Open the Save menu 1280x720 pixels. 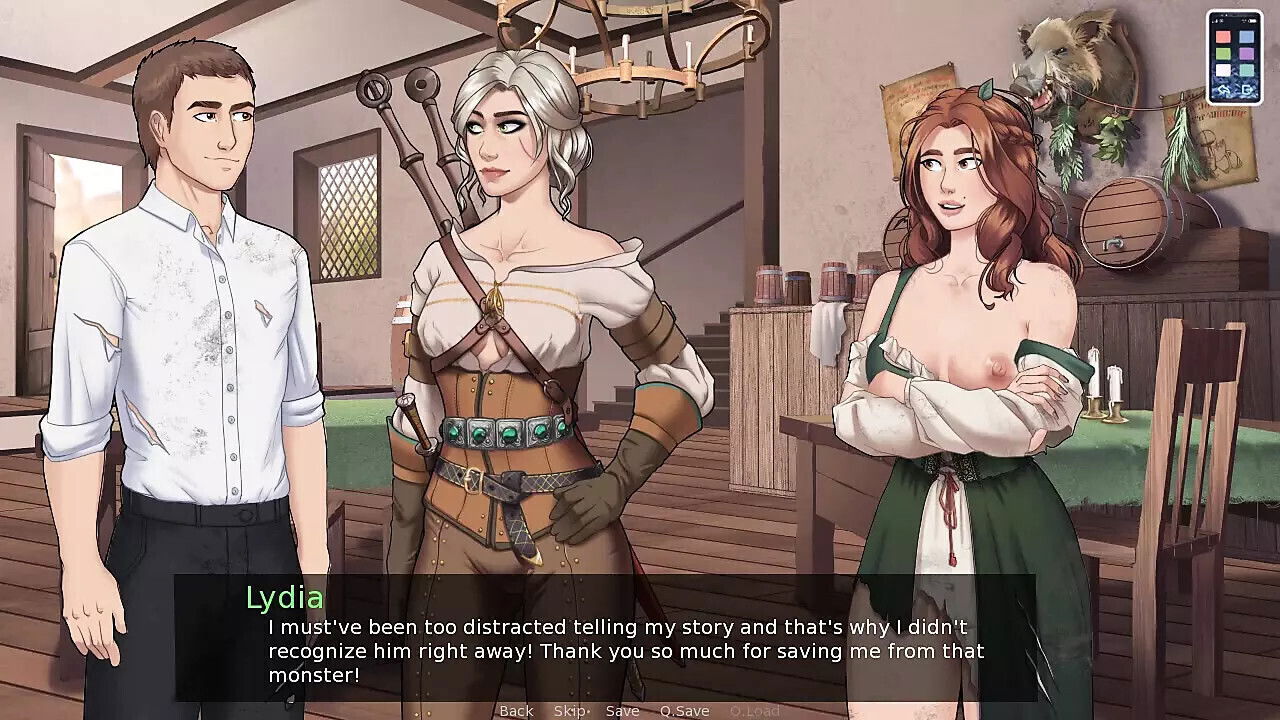click(622, 711)
